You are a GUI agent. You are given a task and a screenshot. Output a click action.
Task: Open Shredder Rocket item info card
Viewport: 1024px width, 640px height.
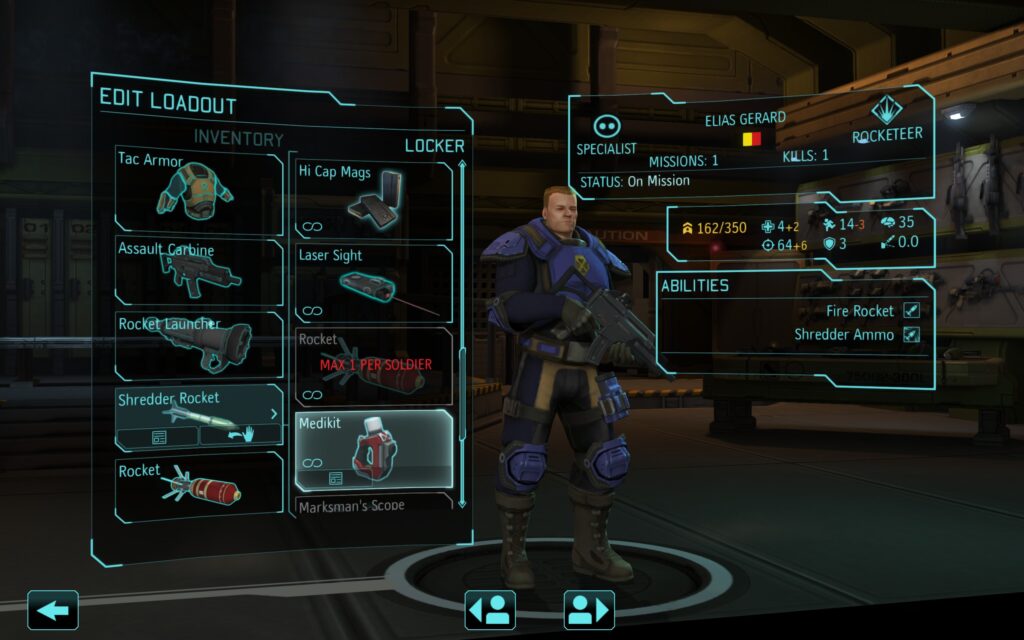click(158, 437)
